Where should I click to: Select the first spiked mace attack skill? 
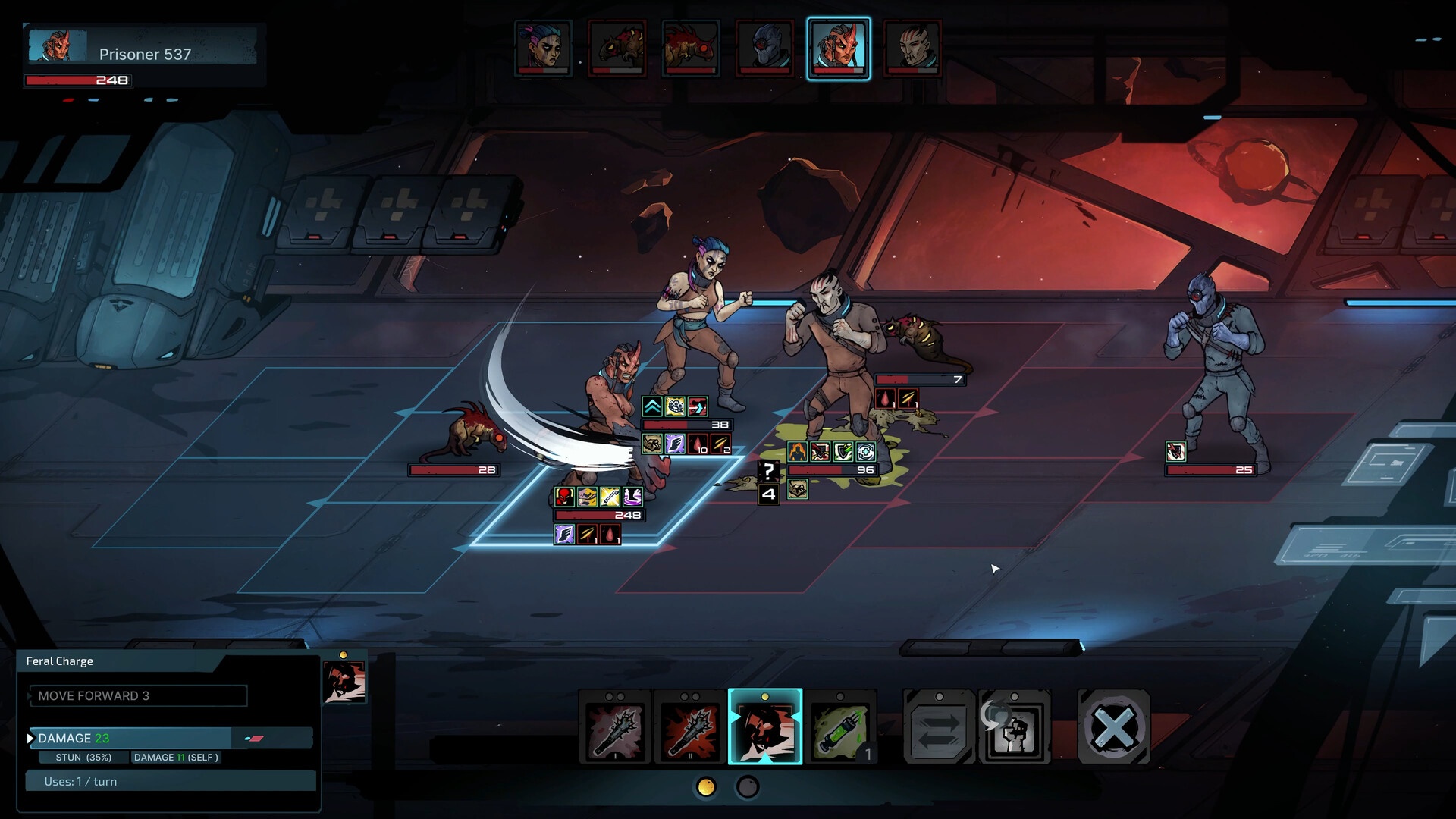[615, 728]
